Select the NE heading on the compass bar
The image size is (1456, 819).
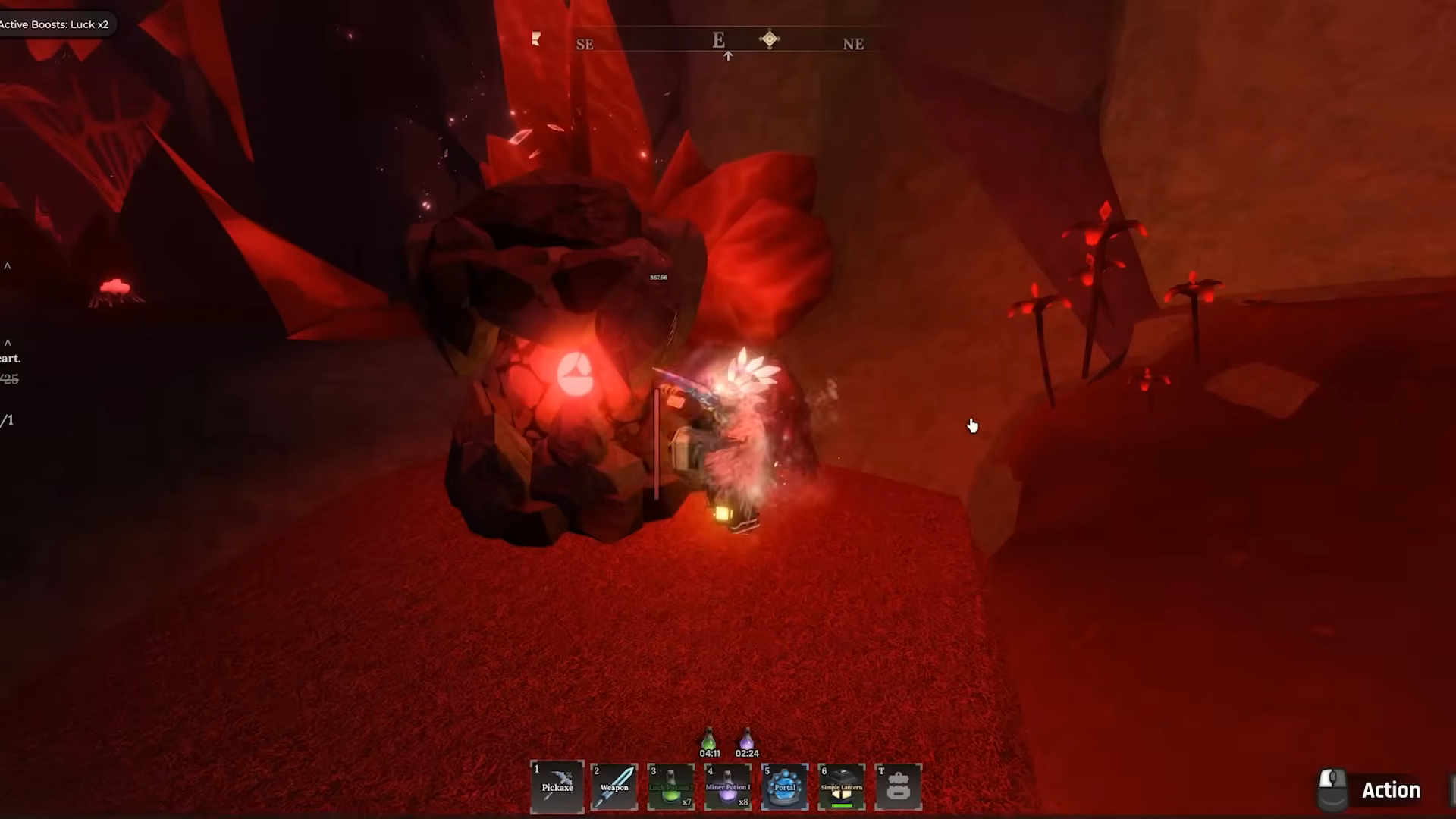click(853, 44)
